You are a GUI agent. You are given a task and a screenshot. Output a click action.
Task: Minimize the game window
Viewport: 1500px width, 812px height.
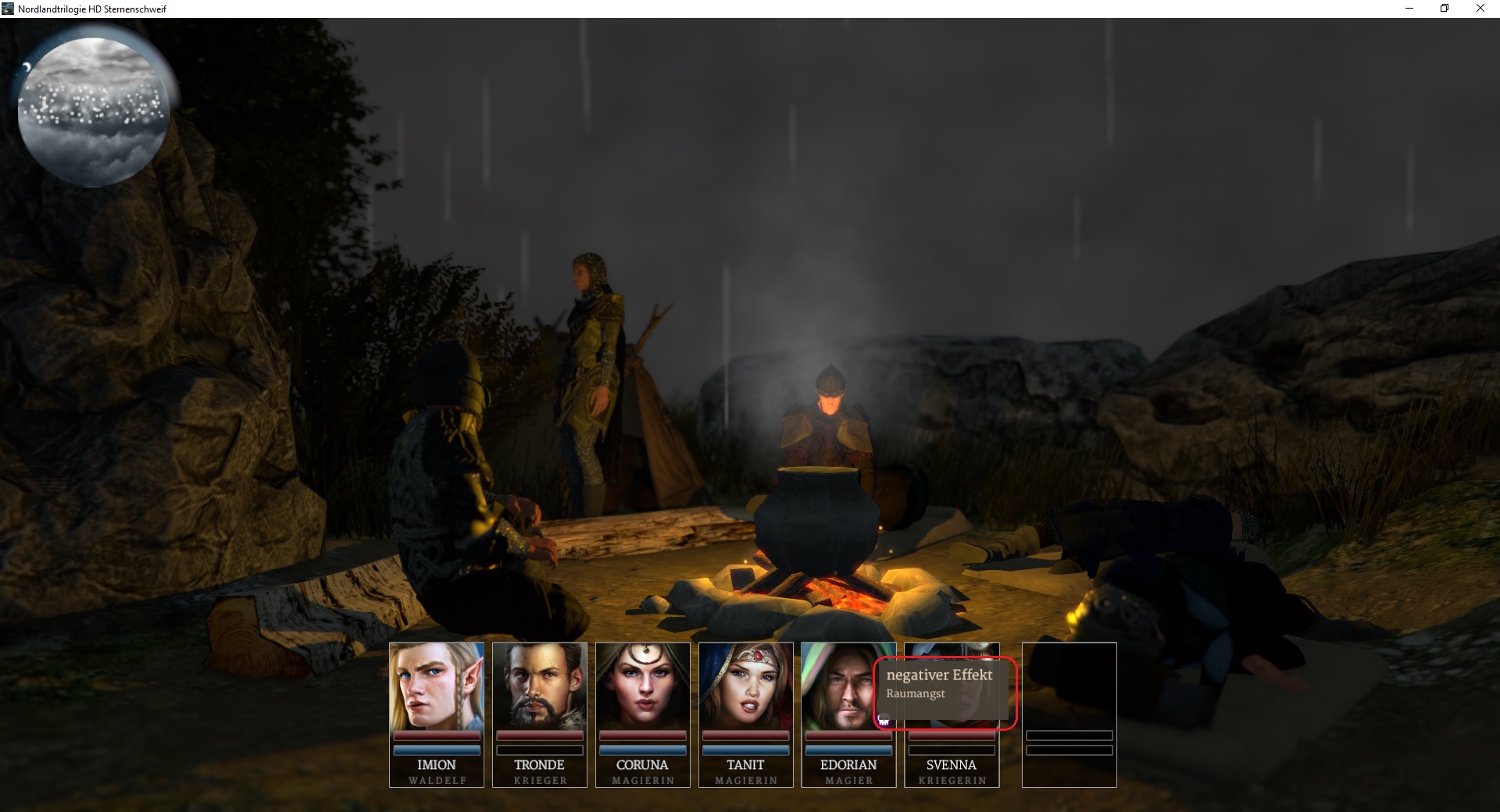1409,9
